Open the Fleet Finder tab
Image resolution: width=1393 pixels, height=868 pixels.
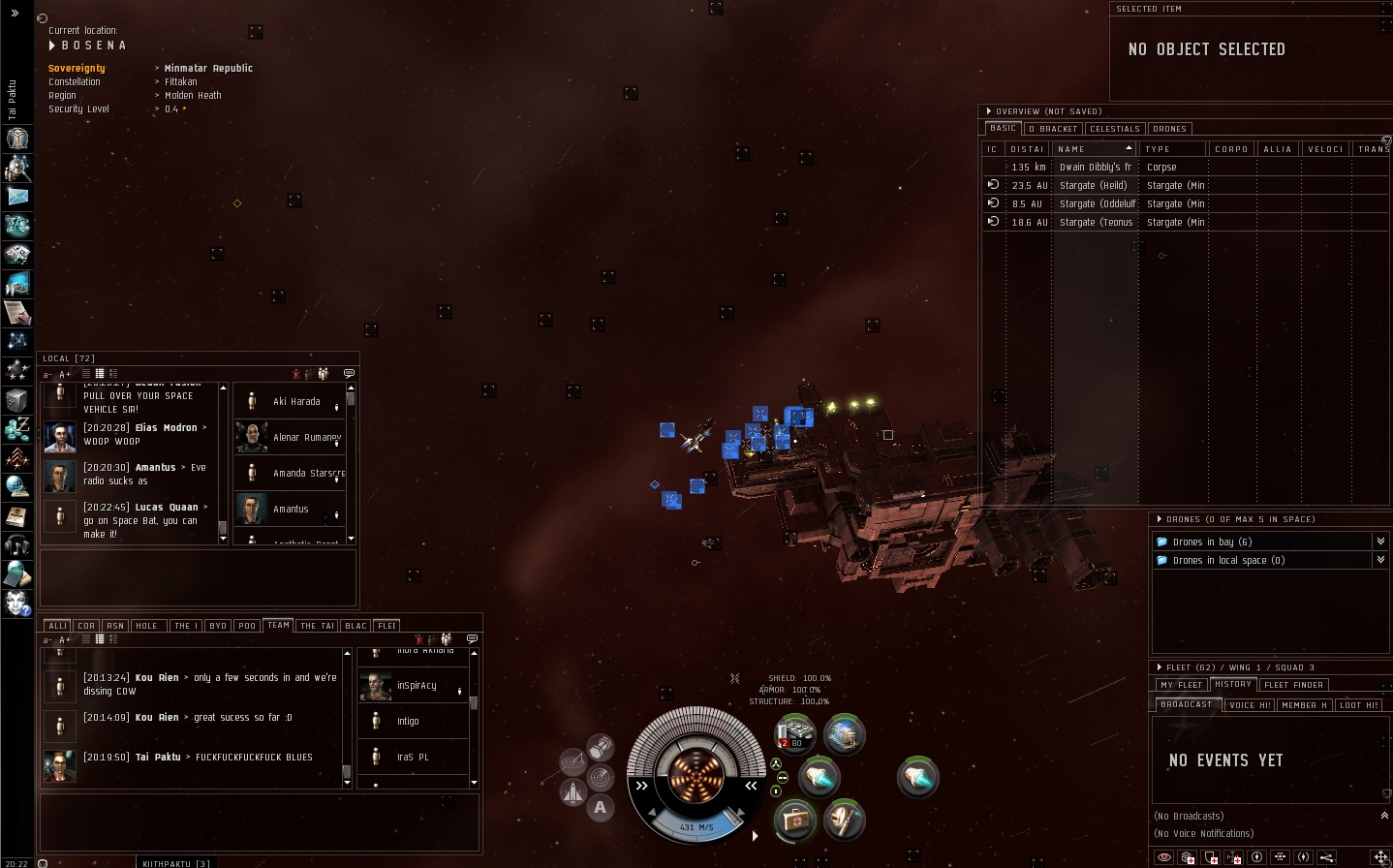point(1293,685)
